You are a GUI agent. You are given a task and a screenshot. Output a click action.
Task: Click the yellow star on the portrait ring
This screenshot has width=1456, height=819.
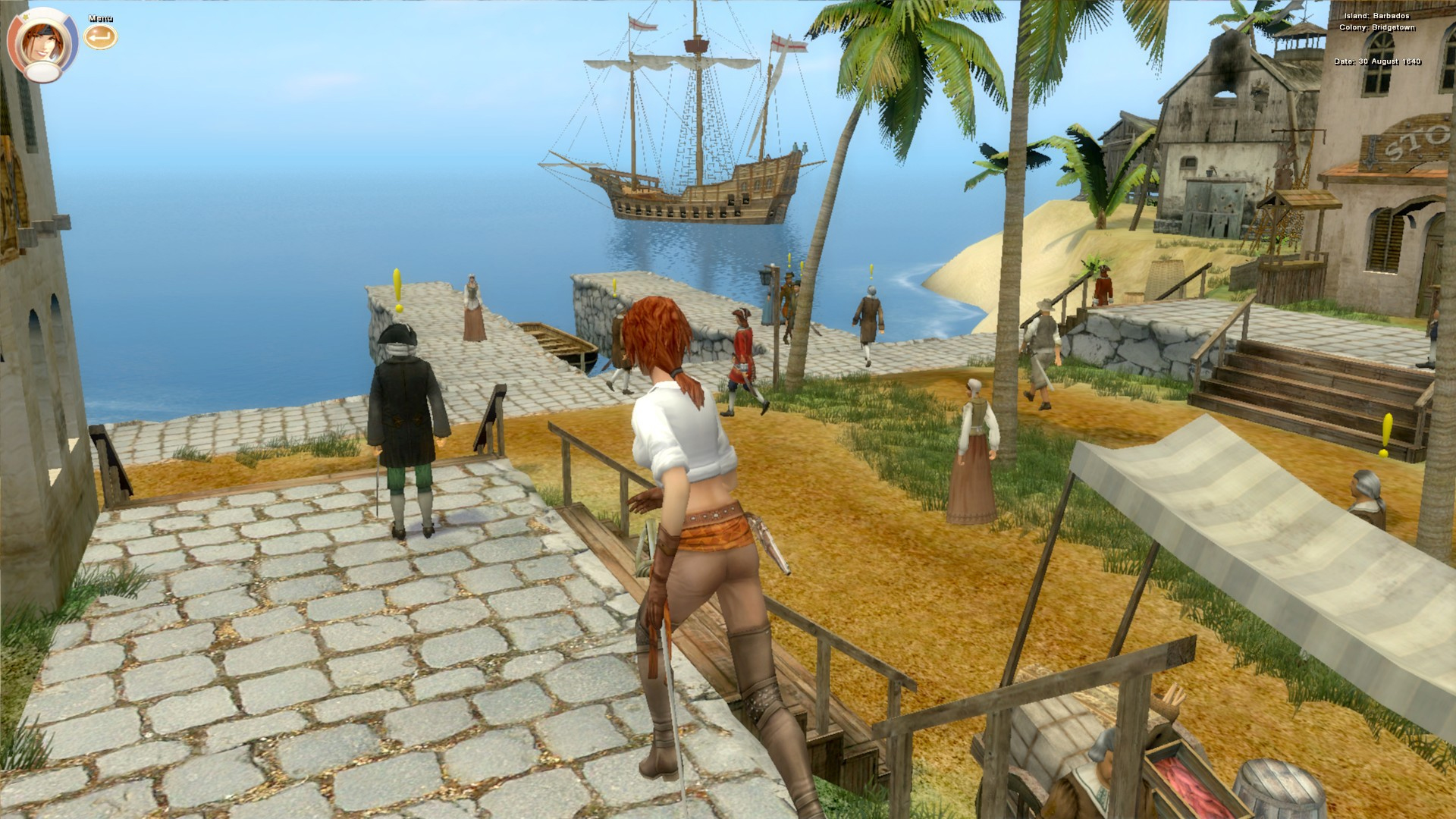click(x=25, y=16)
